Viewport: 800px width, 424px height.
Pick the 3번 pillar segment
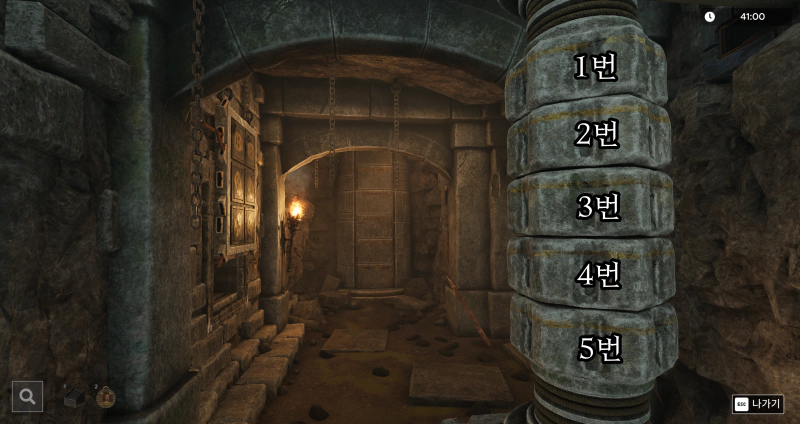(x=598, y=206)
